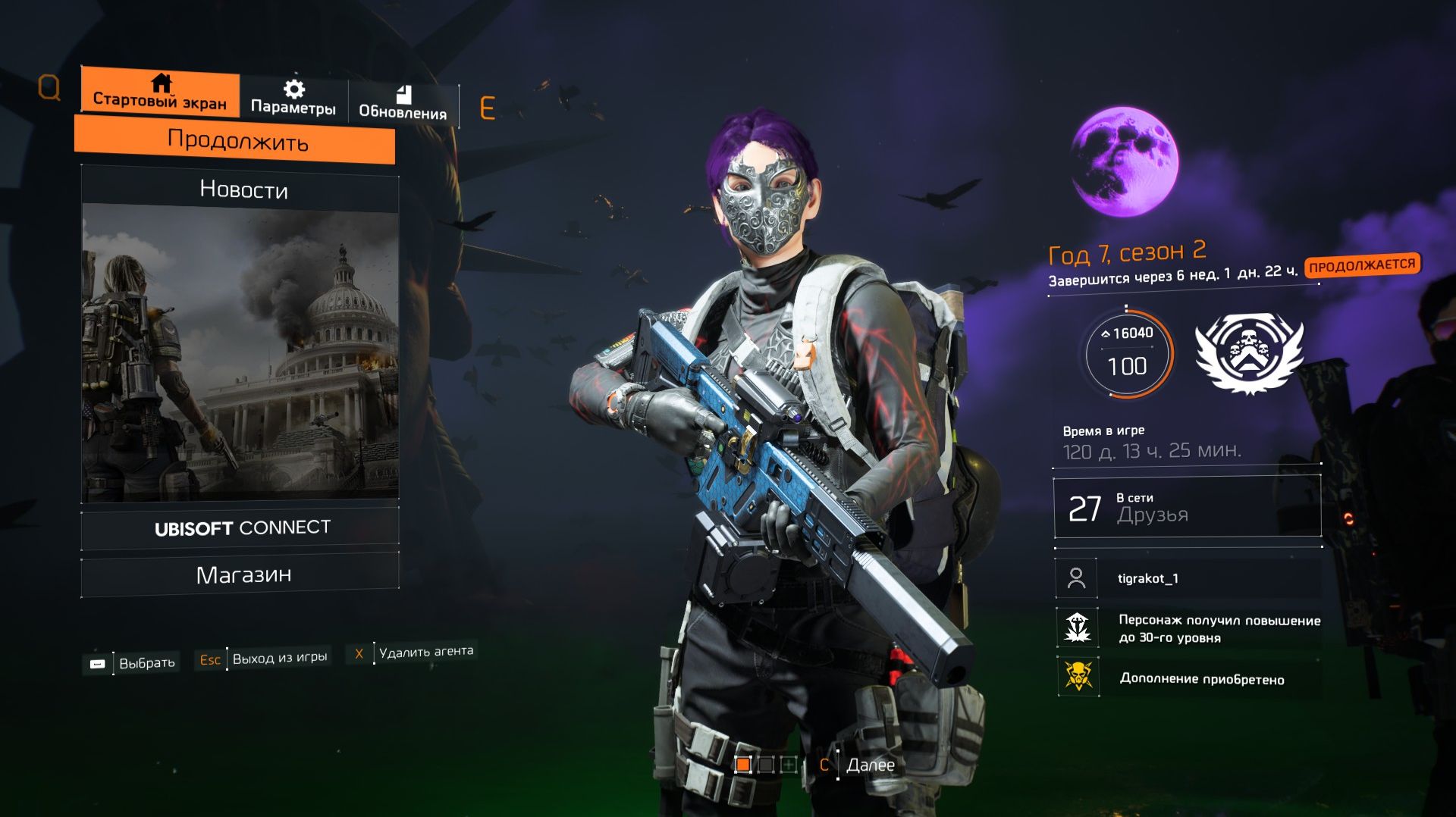The height and width of the screenshot is (817, 1456).
Task: Click the winged skull rank emblem
Action: (x=1248, y=352)
